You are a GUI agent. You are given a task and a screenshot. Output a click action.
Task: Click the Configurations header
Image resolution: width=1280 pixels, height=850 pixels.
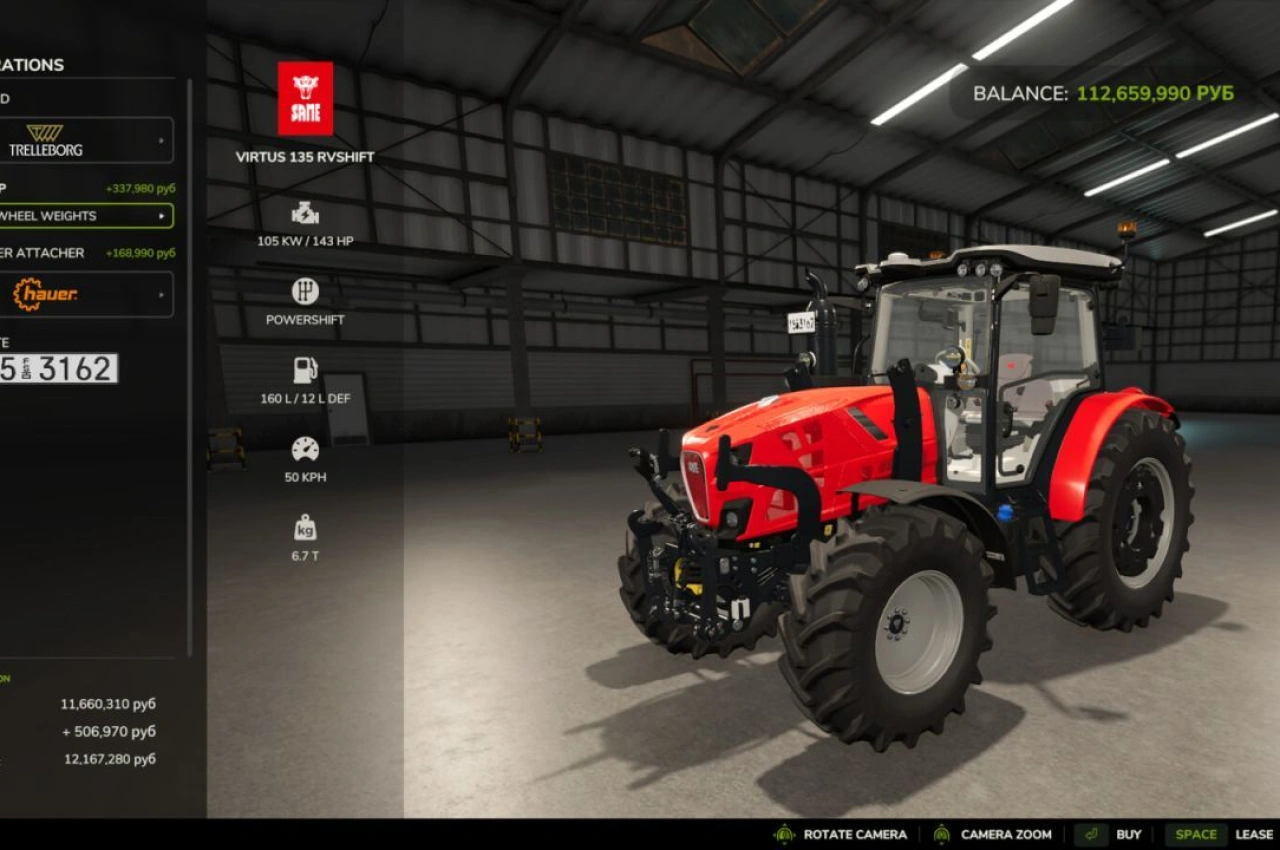coord(32,64)
